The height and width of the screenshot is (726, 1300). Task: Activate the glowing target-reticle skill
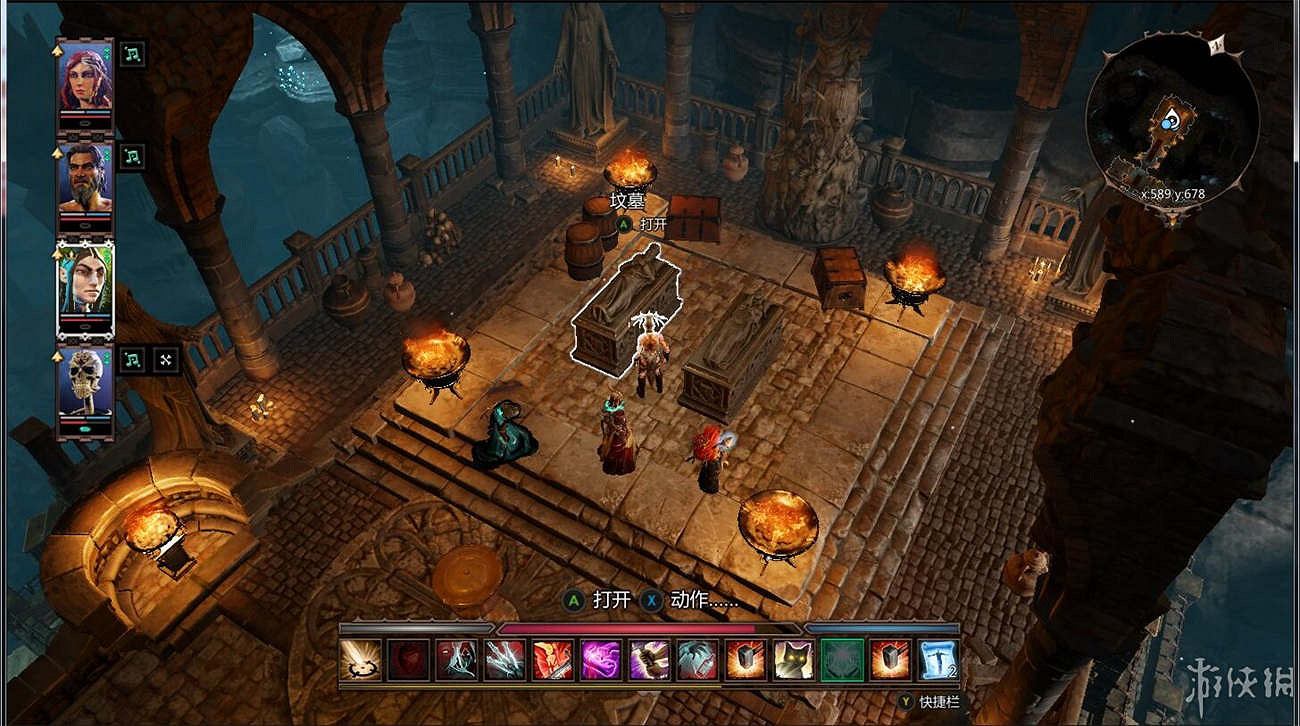pyautogui.click(x=360, y=660)
